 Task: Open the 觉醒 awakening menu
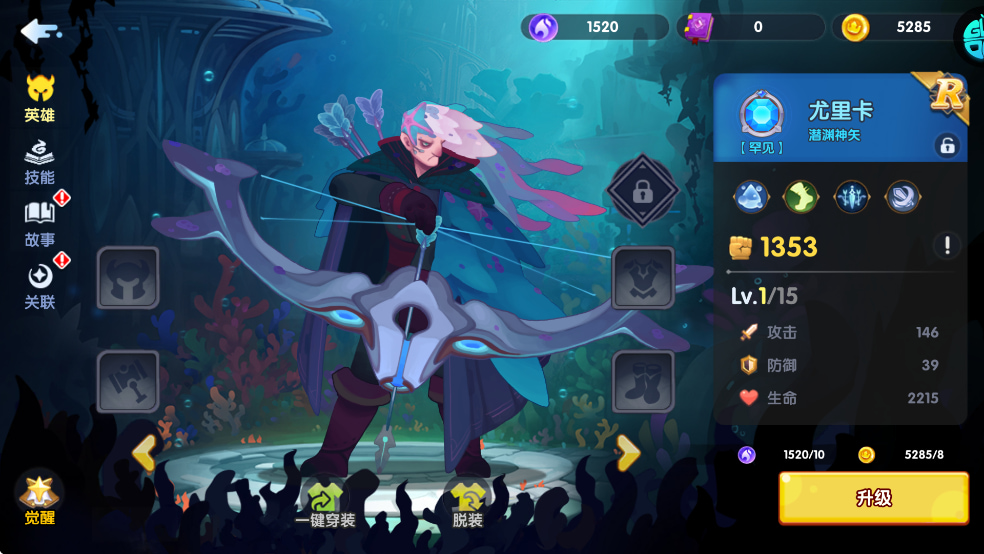(39, 499)
